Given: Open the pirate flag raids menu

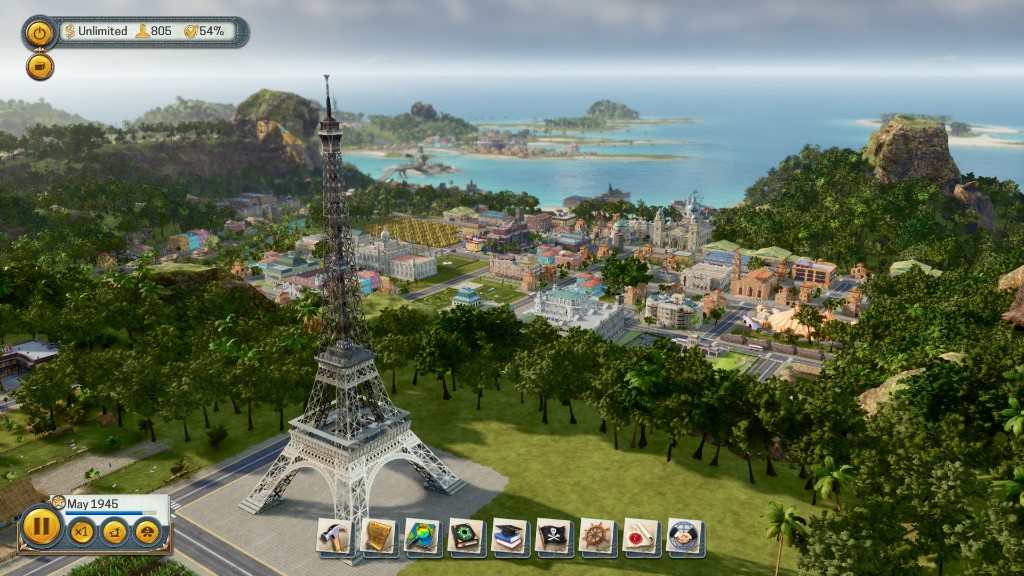Looking at the screenshot, I should point(554,537).
